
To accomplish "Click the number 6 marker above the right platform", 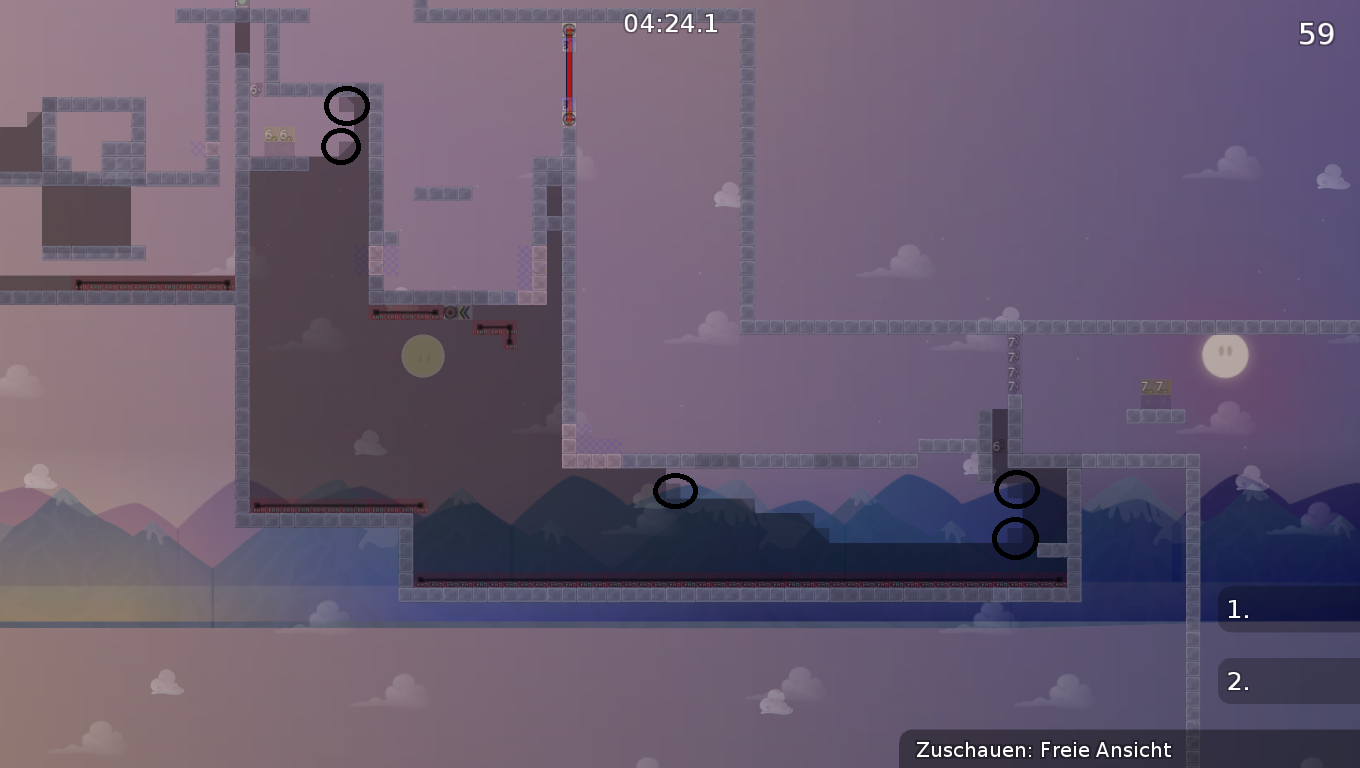I will pos(996,444).
